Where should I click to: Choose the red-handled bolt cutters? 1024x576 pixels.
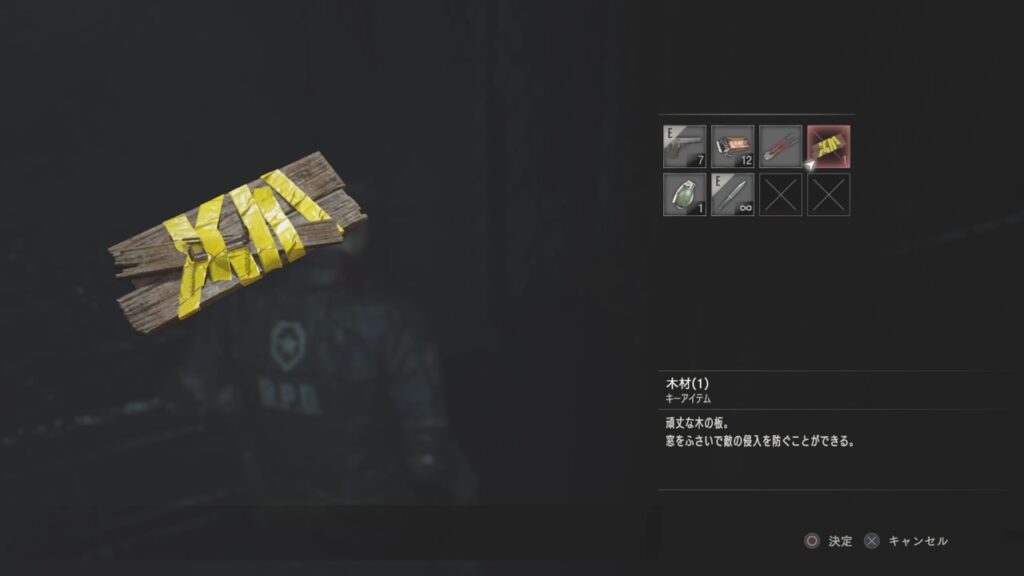pos(780,146)
